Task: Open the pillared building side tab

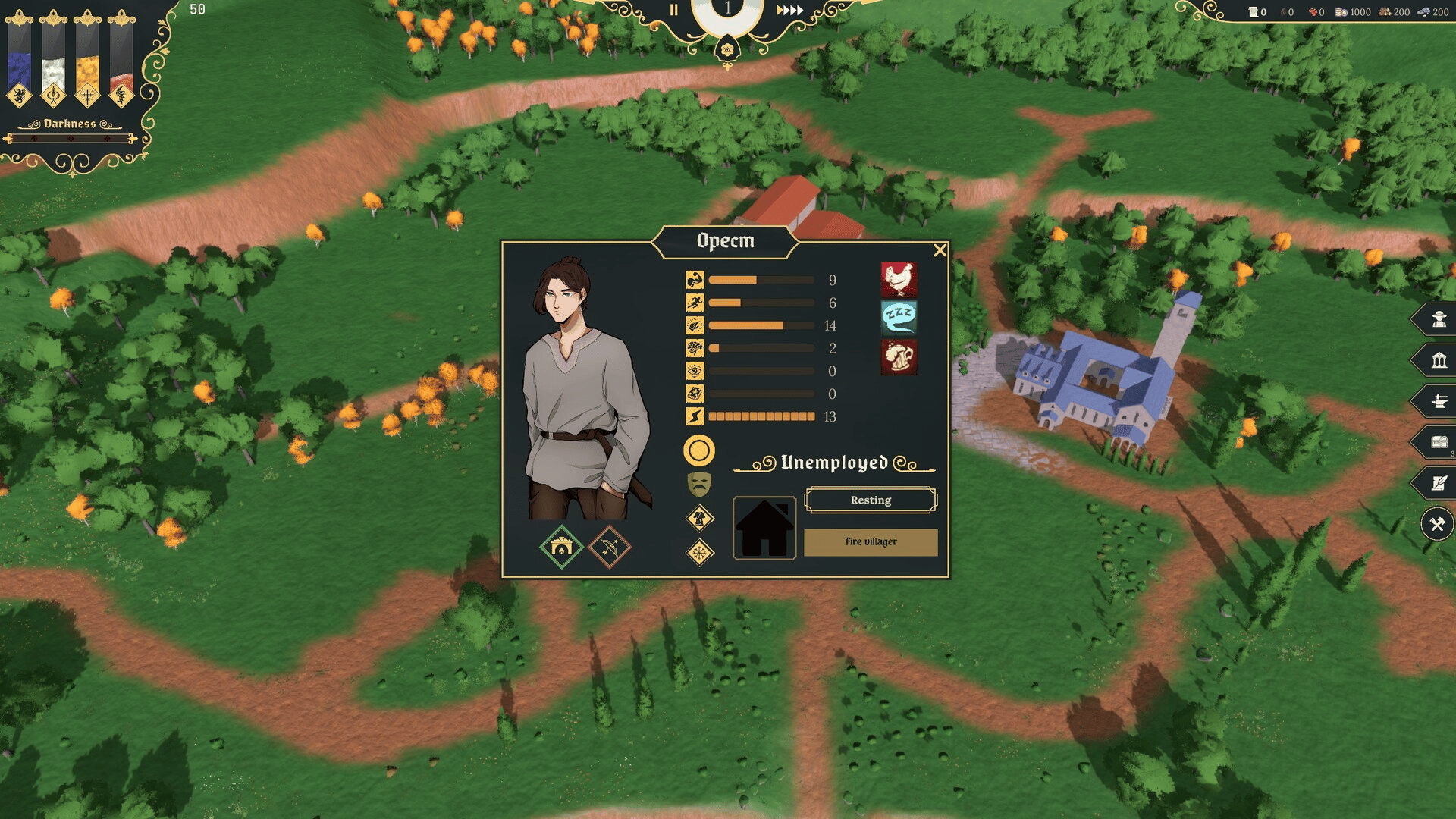Action: tap(1439, 360)
